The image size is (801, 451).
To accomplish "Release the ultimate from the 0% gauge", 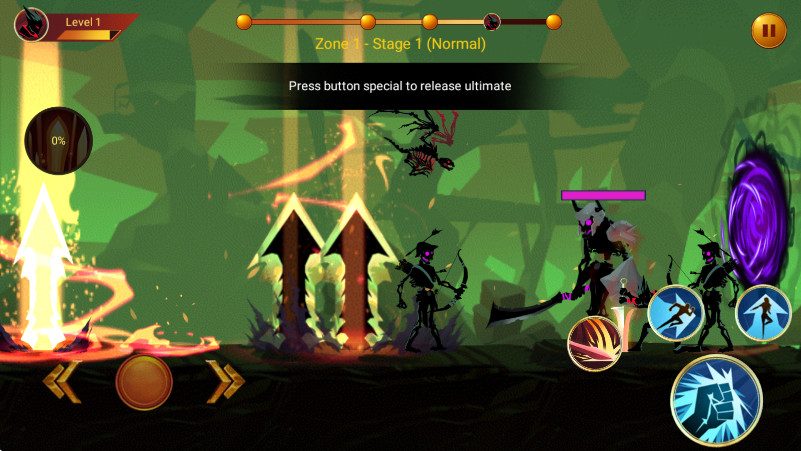I will tap(59, 141).
